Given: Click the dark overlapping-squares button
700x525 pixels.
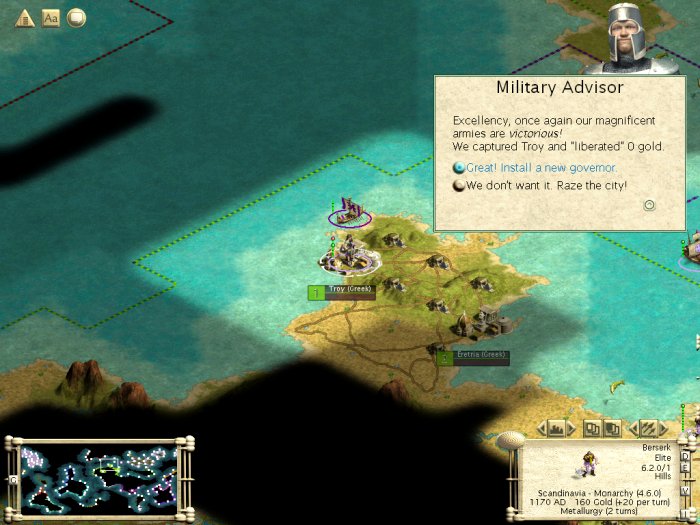Looking at the screenshot, I should 612,428.
